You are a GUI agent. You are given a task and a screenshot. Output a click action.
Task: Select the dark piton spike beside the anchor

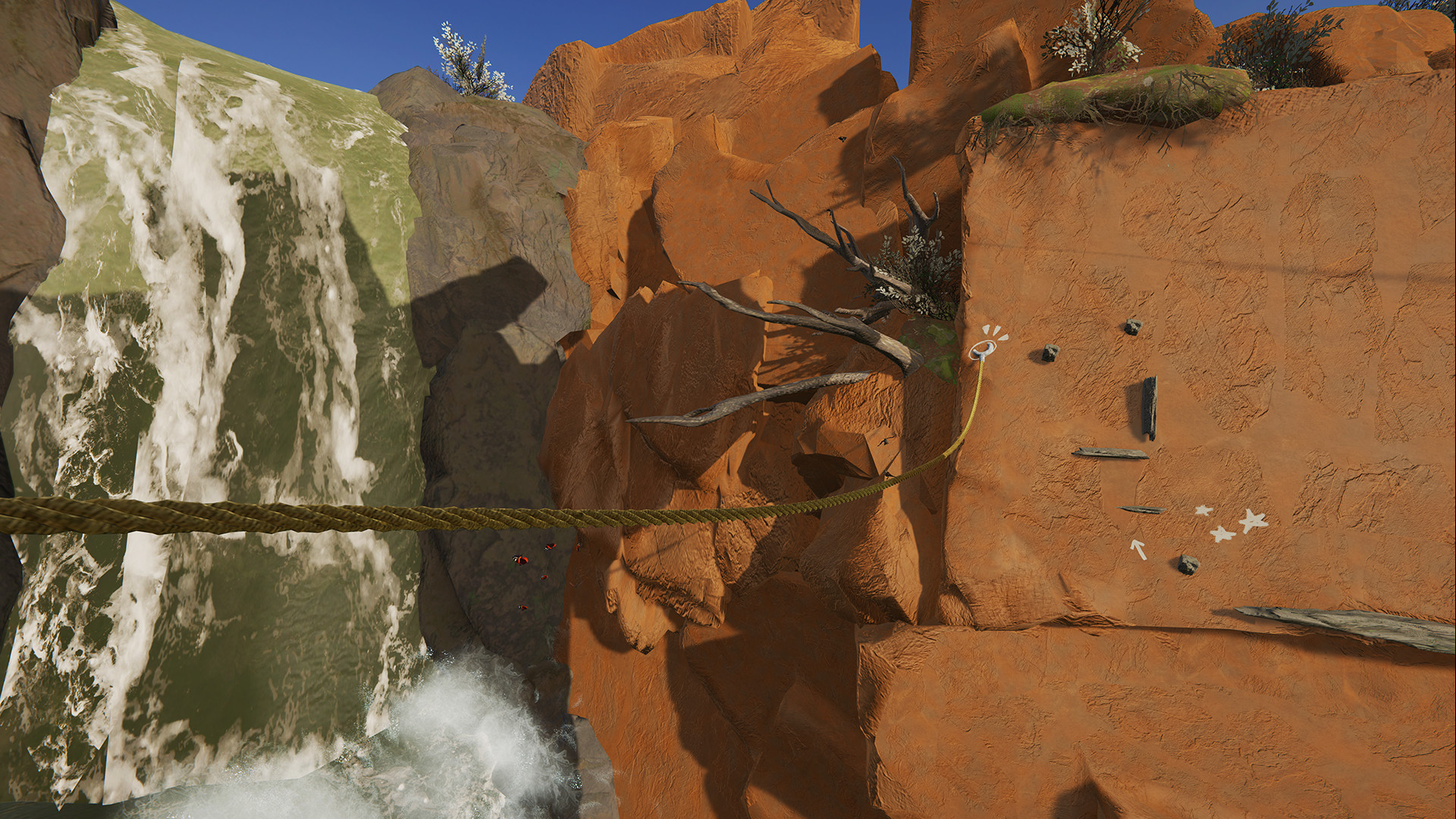[1050, 354]
